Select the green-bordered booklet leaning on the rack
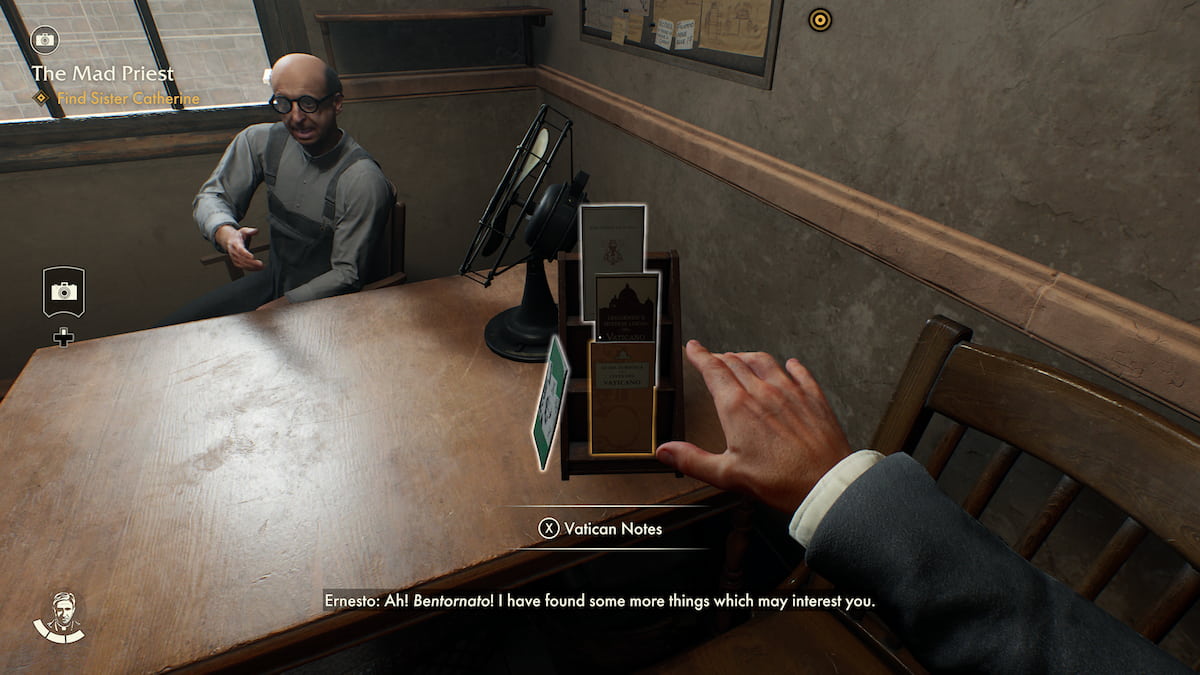 [x=550, y=401]
